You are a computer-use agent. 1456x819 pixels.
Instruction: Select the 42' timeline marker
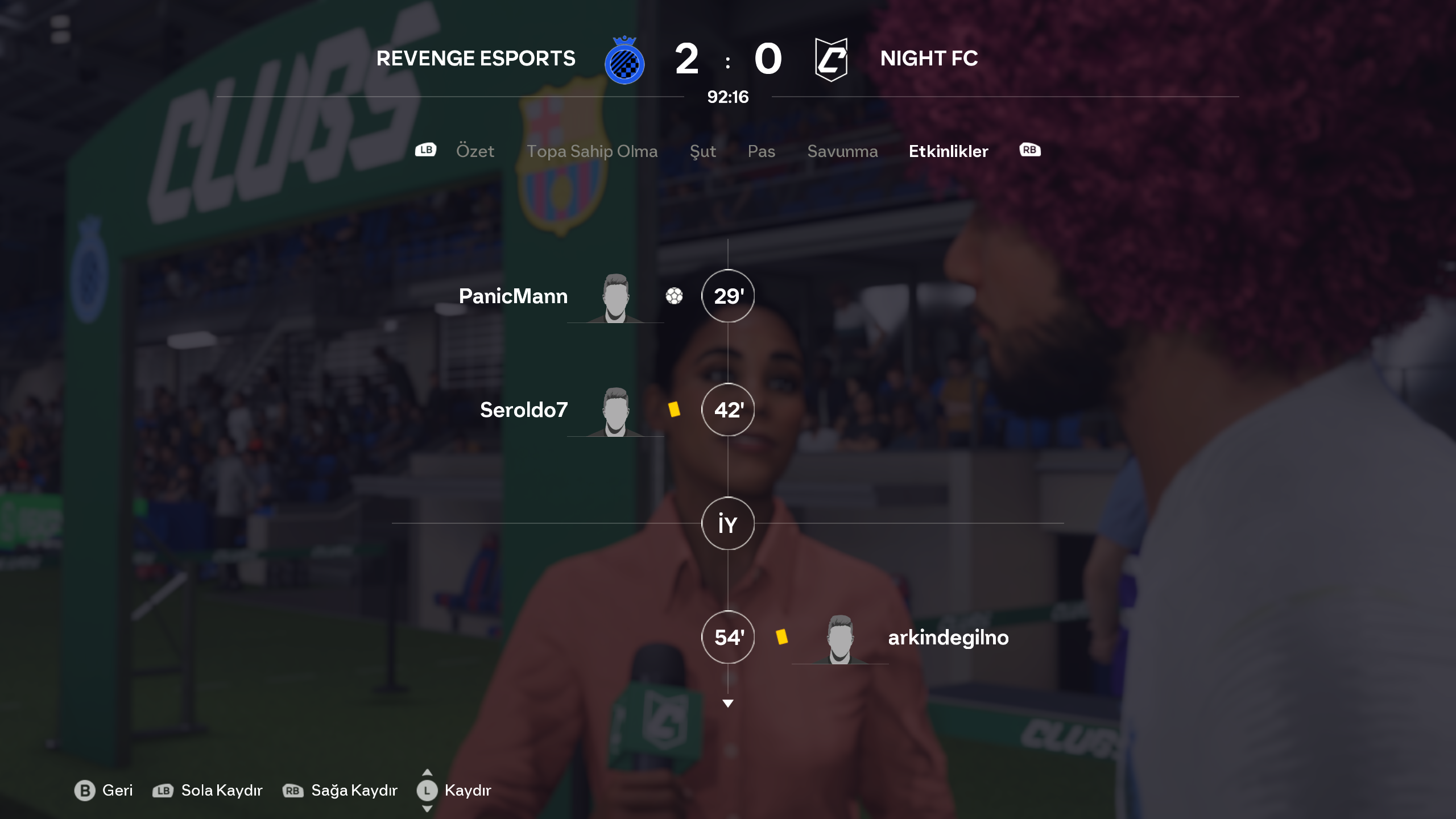click(728, 410)
